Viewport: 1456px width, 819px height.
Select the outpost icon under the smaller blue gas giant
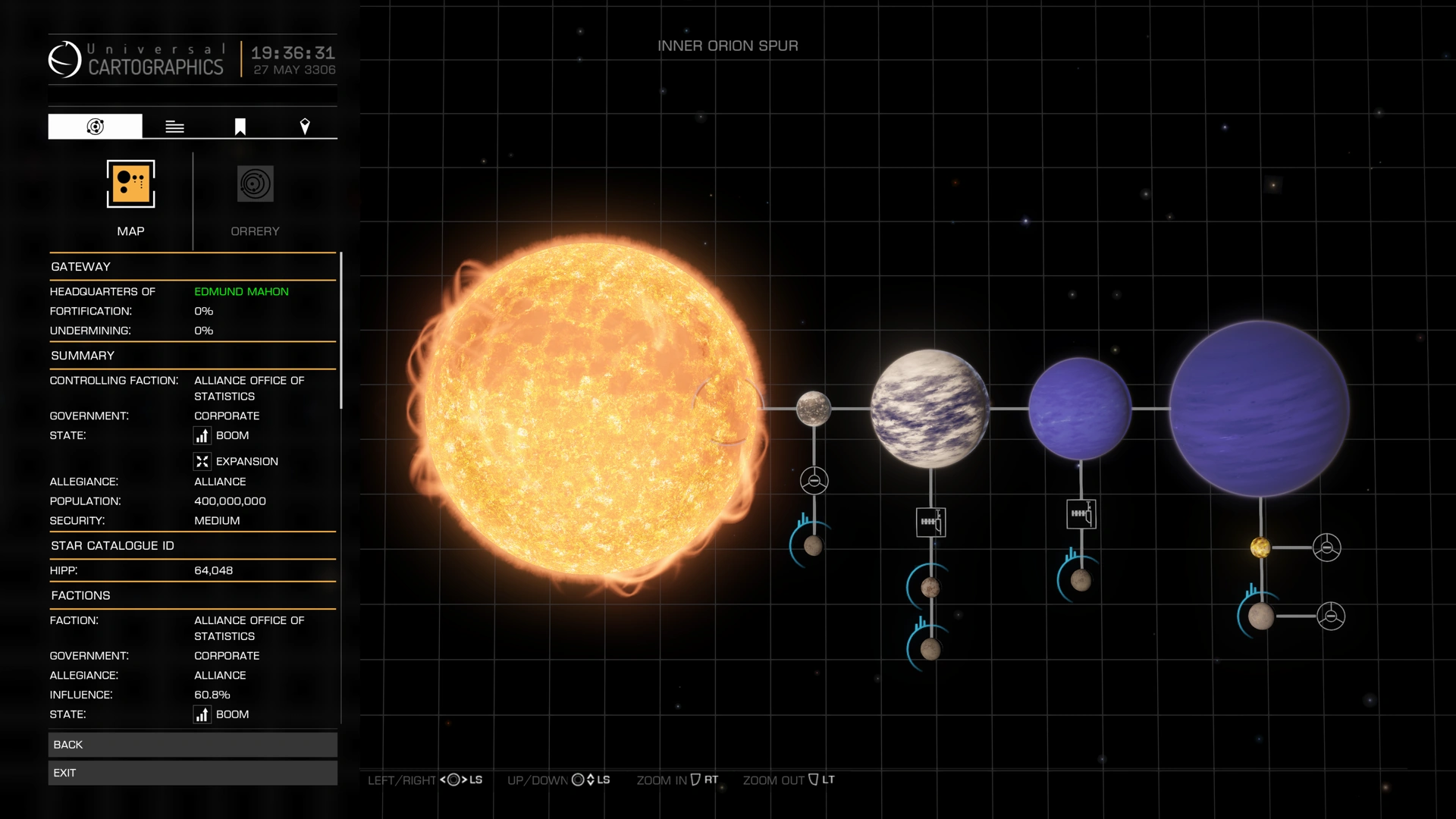(1080, 514)
